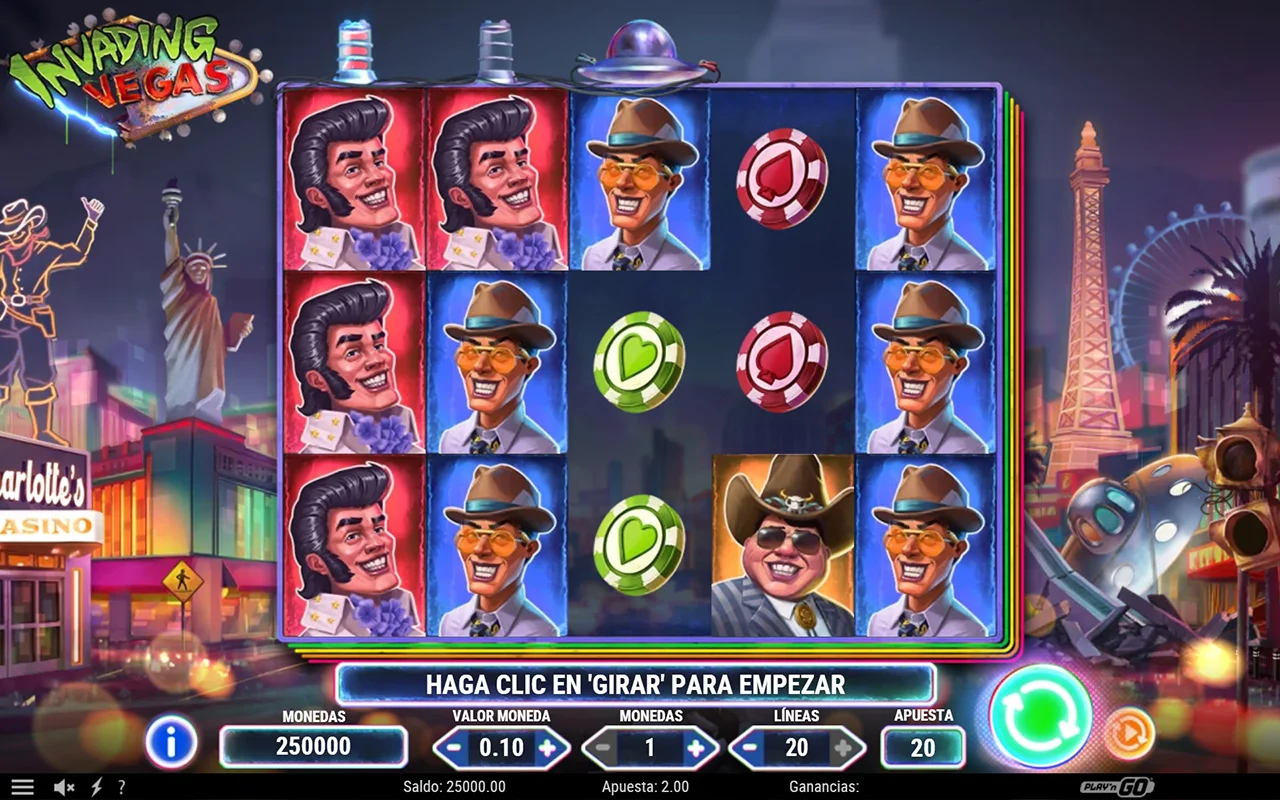The image size is (1280, 800).
Task: Open the hamburger menu
Action: pos(22,787)
